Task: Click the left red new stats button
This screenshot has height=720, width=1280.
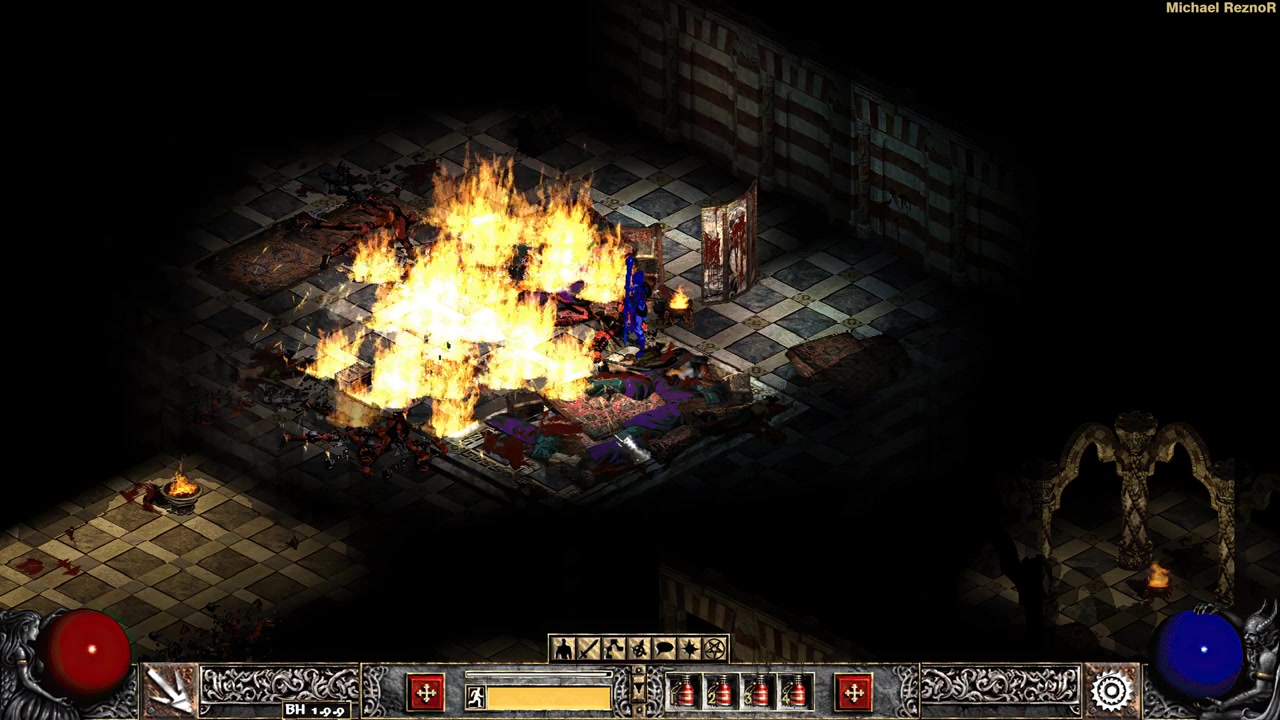Action: (426, 692)
